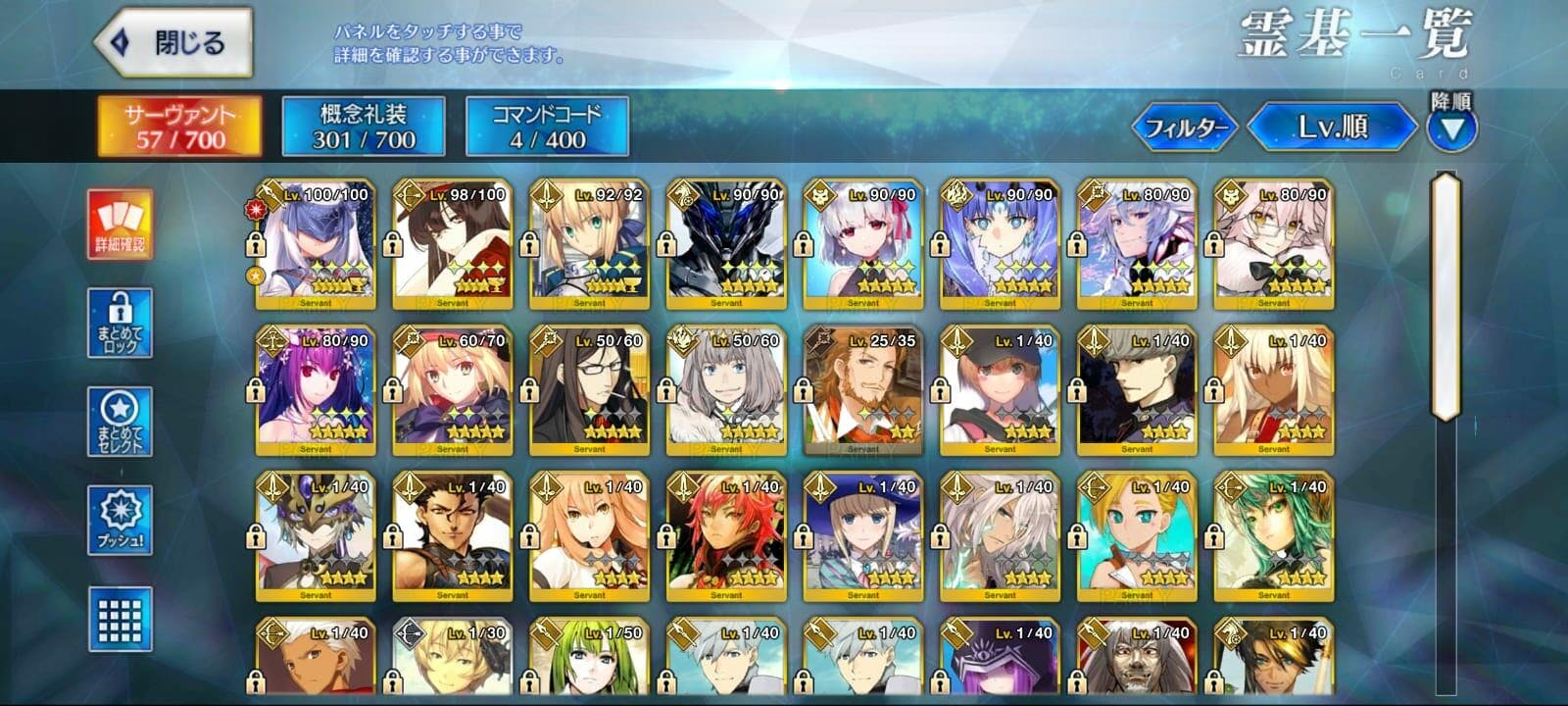Open the フィルター options
The height and width of the screenshot is (706, 1568).
click(x=1186, y=127)
